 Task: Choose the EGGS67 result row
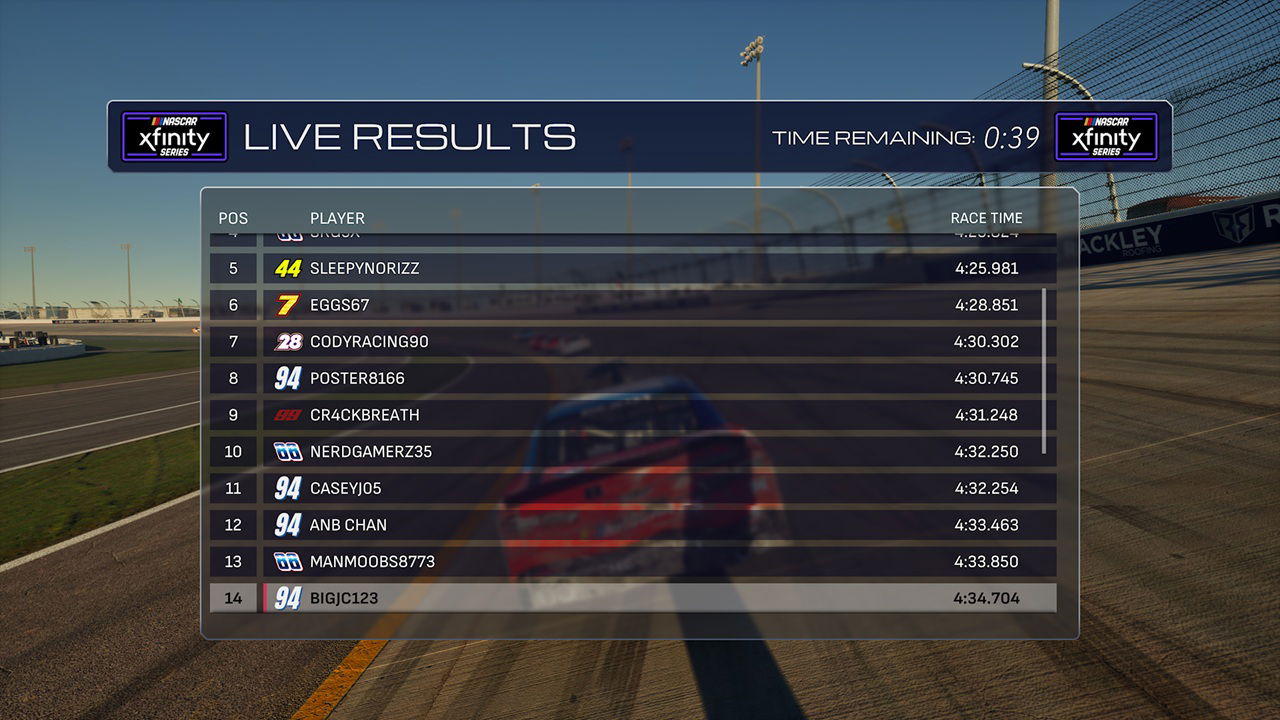tap(632, 305)
